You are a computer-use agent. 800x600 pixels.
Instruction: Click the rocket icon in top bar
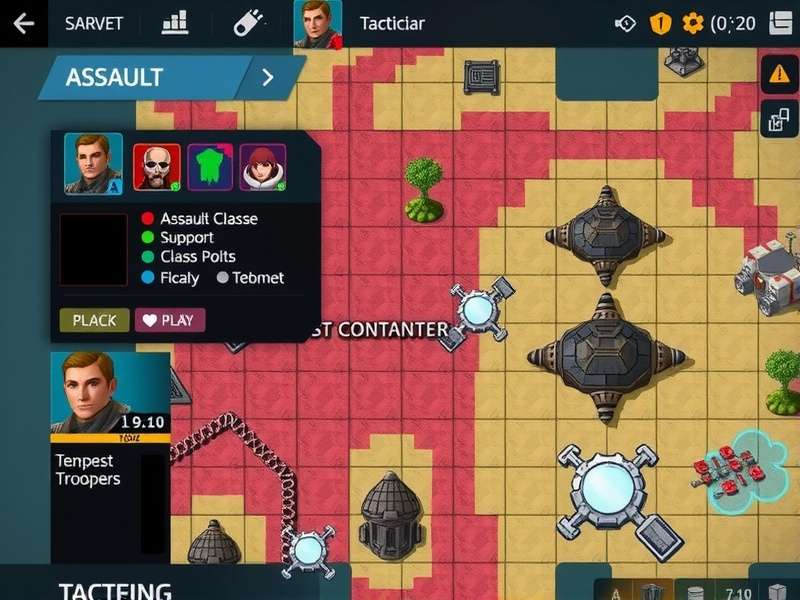(x=247, y=22)
